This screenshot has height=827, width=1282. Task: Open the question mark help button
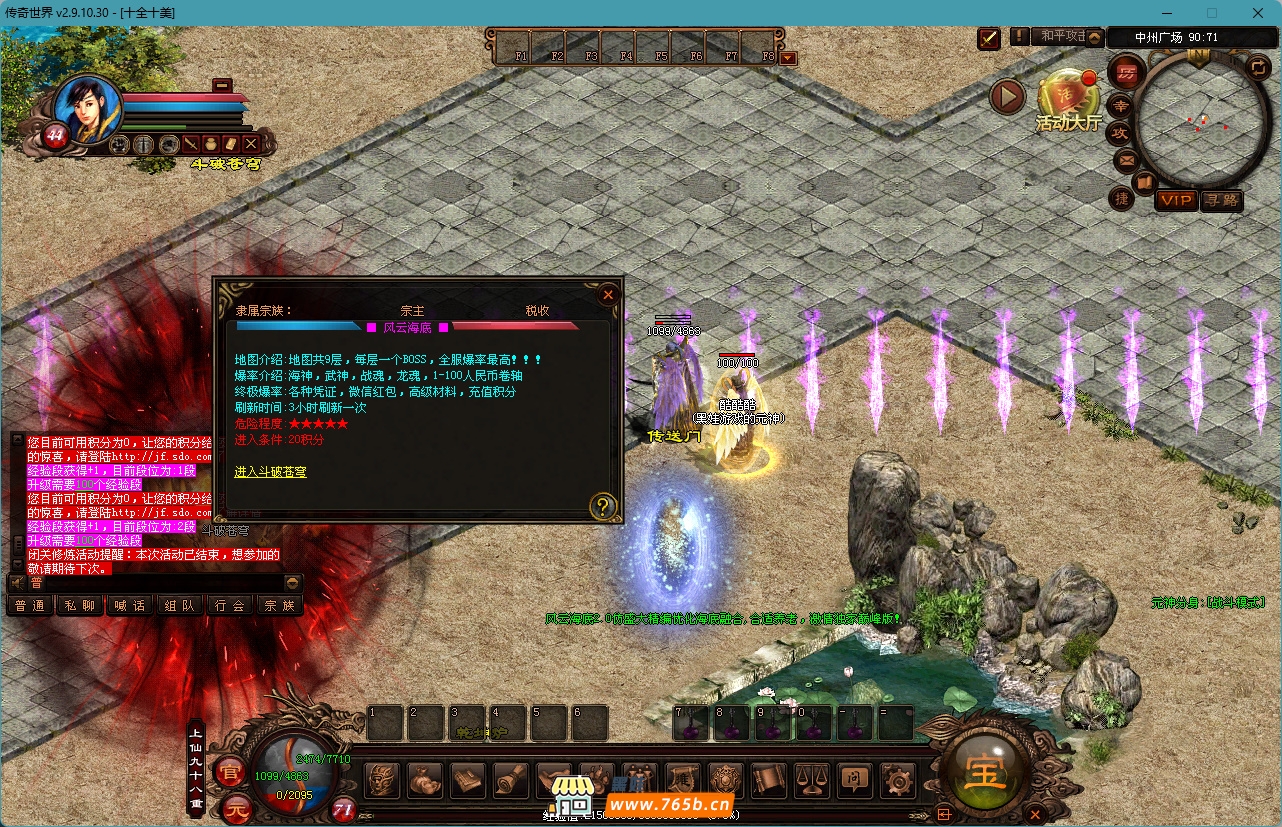[x=601, y=505]
